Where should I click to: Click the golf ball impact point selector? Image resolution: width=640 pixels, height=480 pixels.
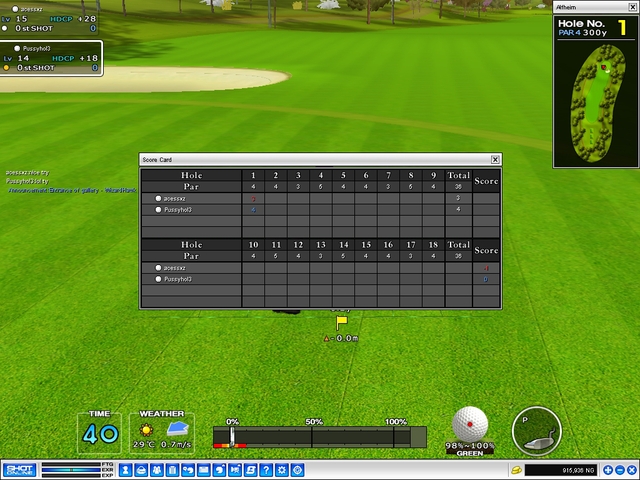[x=470, y=423]
